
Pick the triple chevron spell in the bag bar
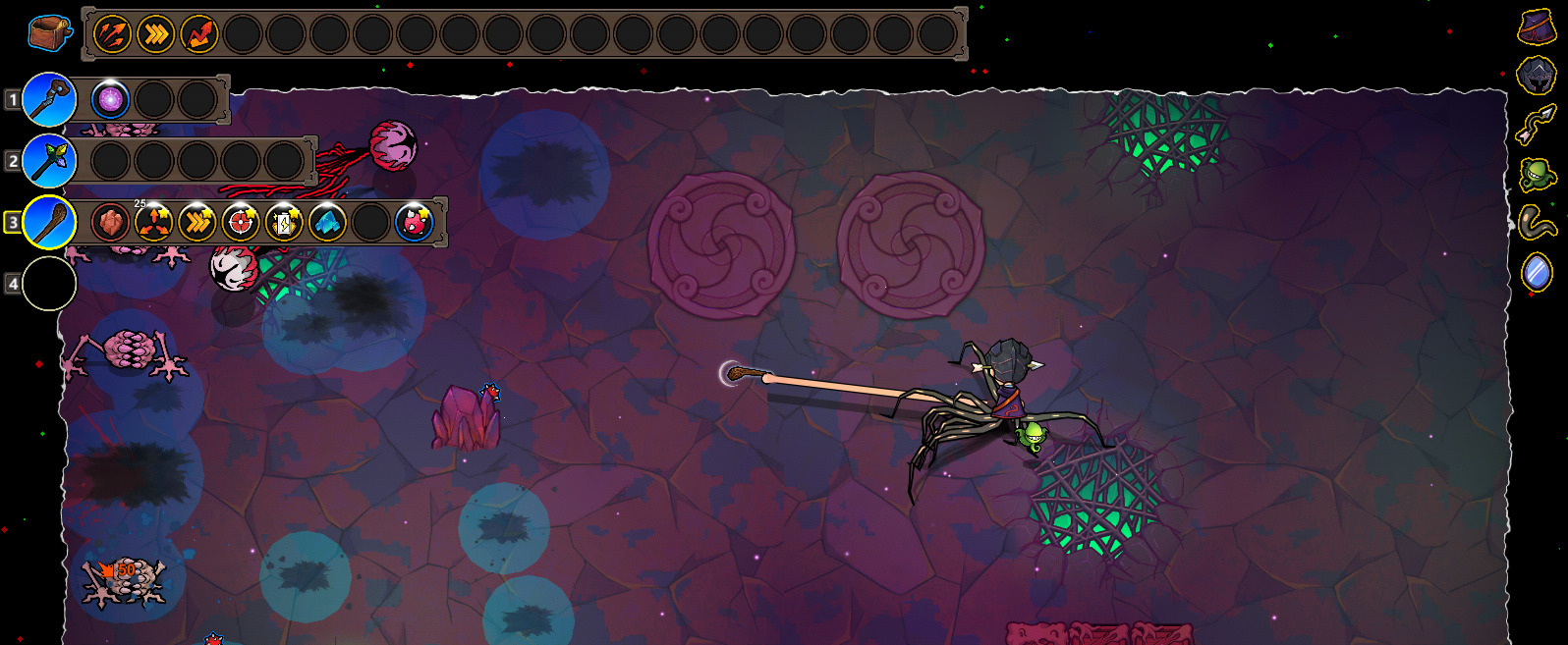(155, 34)
